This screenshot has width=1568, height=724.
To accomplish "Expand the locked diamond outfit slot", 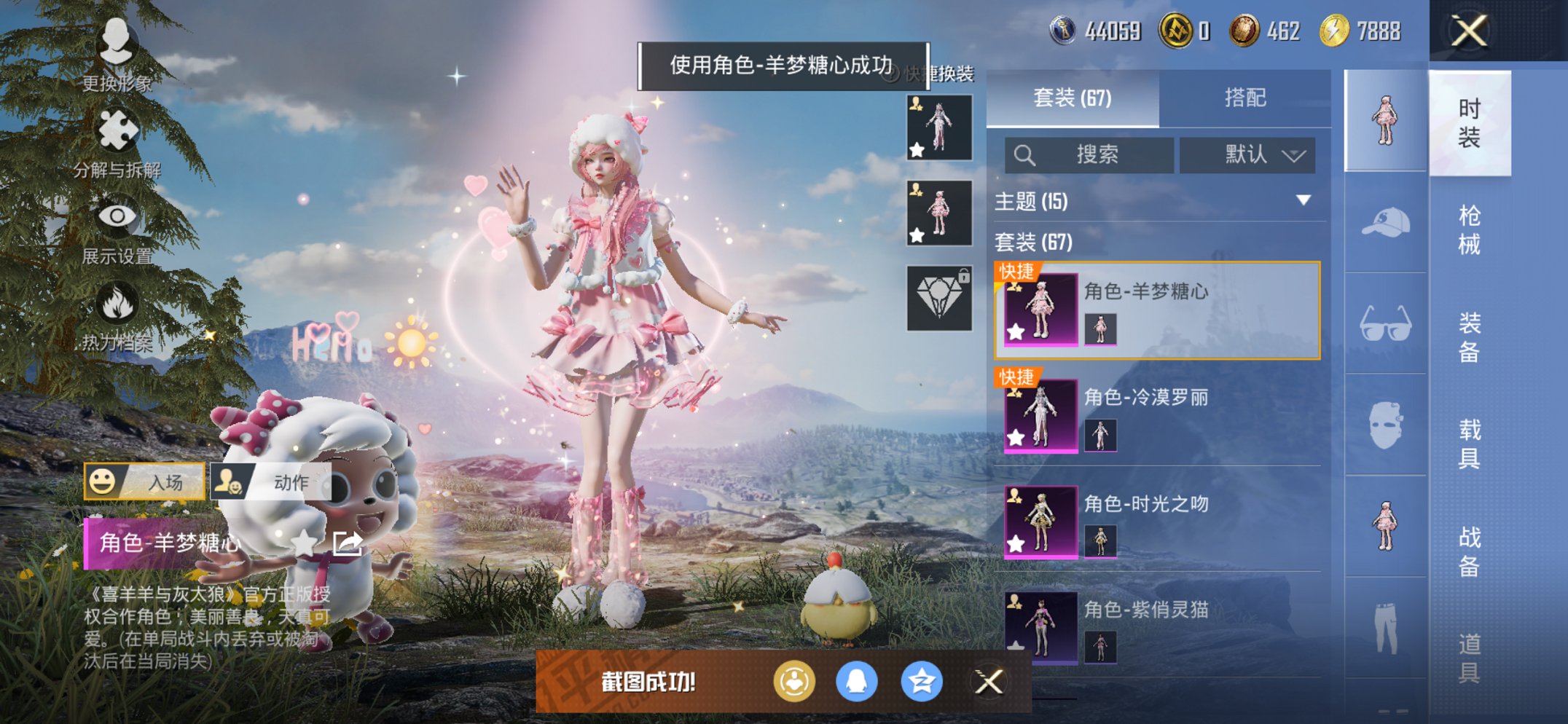I will coord(941,296).
